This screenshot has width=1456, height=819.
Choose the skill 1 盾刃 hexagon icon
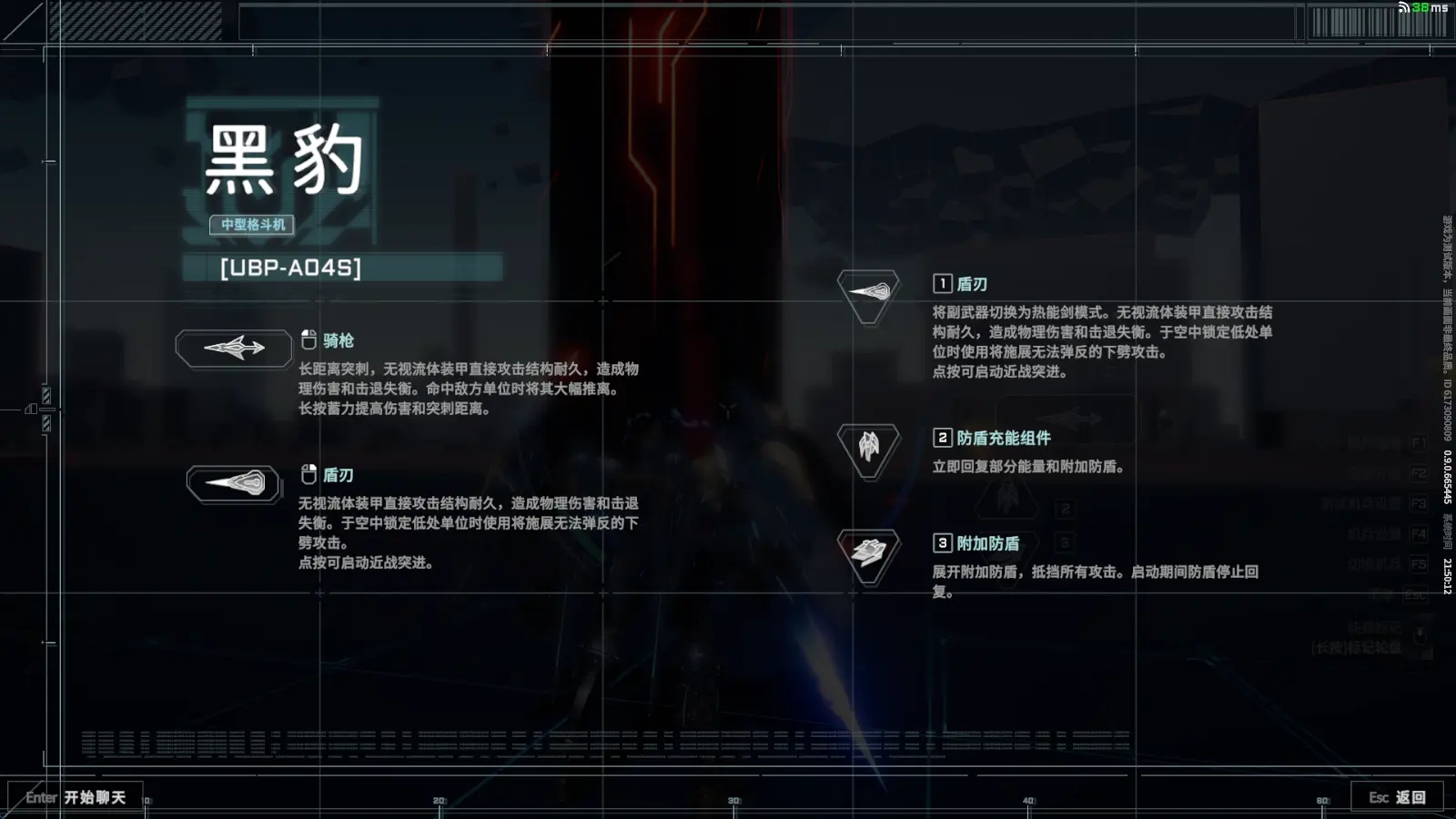pos(868,293)
